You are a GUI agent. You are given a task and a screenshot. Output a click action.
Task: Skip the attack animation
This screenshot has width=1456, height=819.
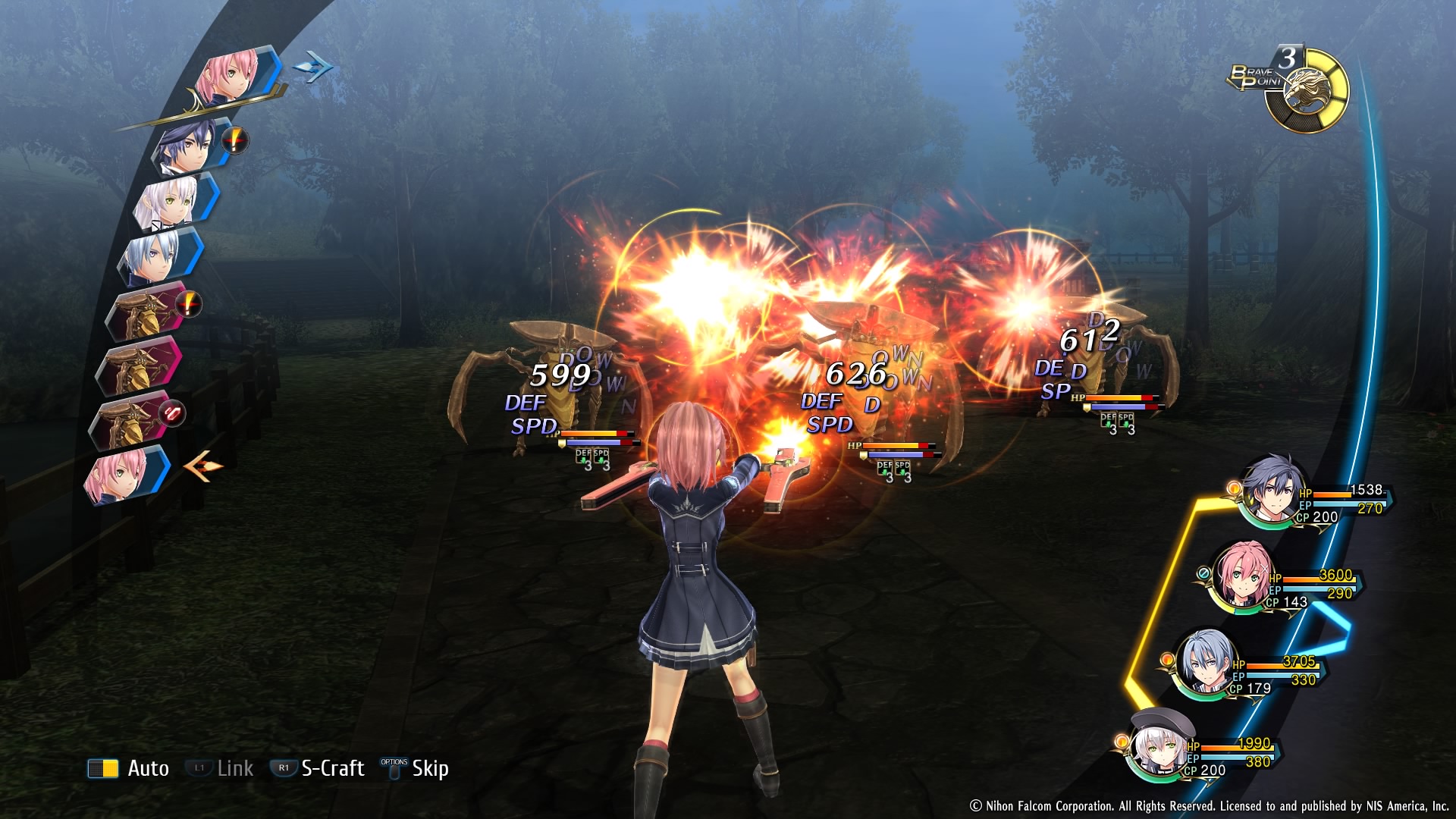pos(416,768)
